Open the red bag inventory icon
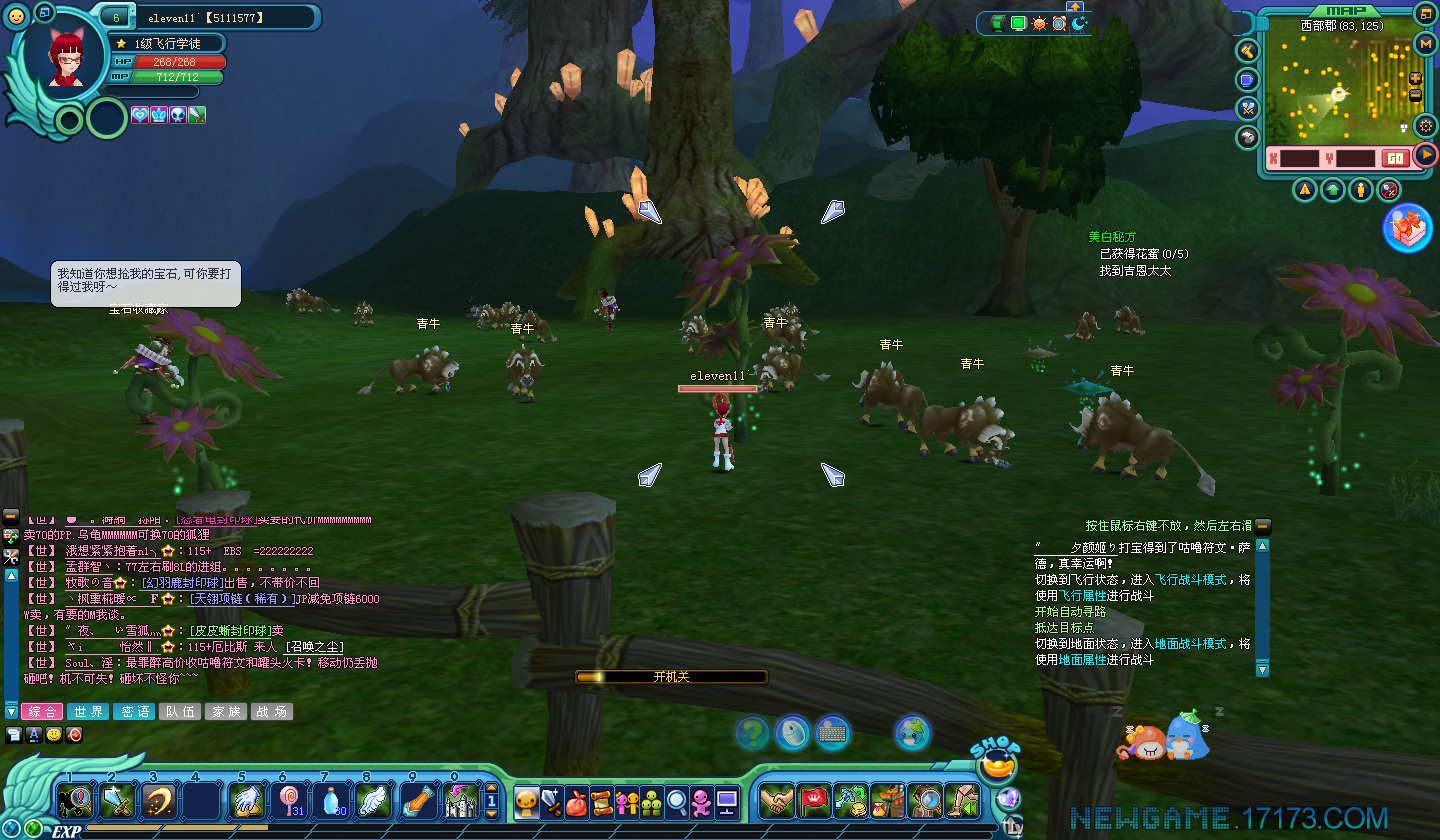The image size is (1440, 840). pos(576,802)
